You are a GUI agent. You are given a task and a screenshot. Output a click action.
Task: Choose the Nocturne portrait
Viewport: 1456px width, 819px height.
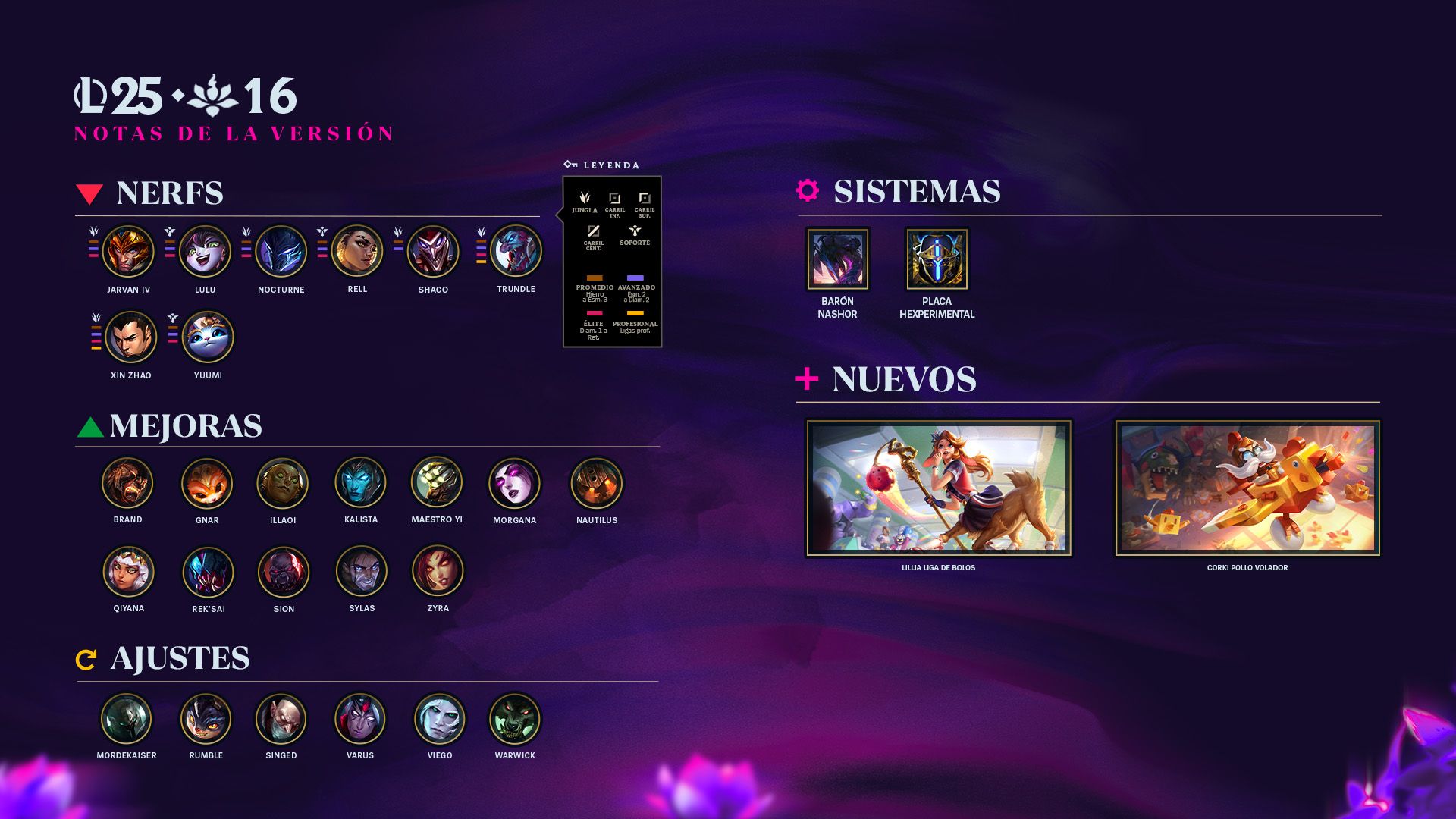point(281,251)
